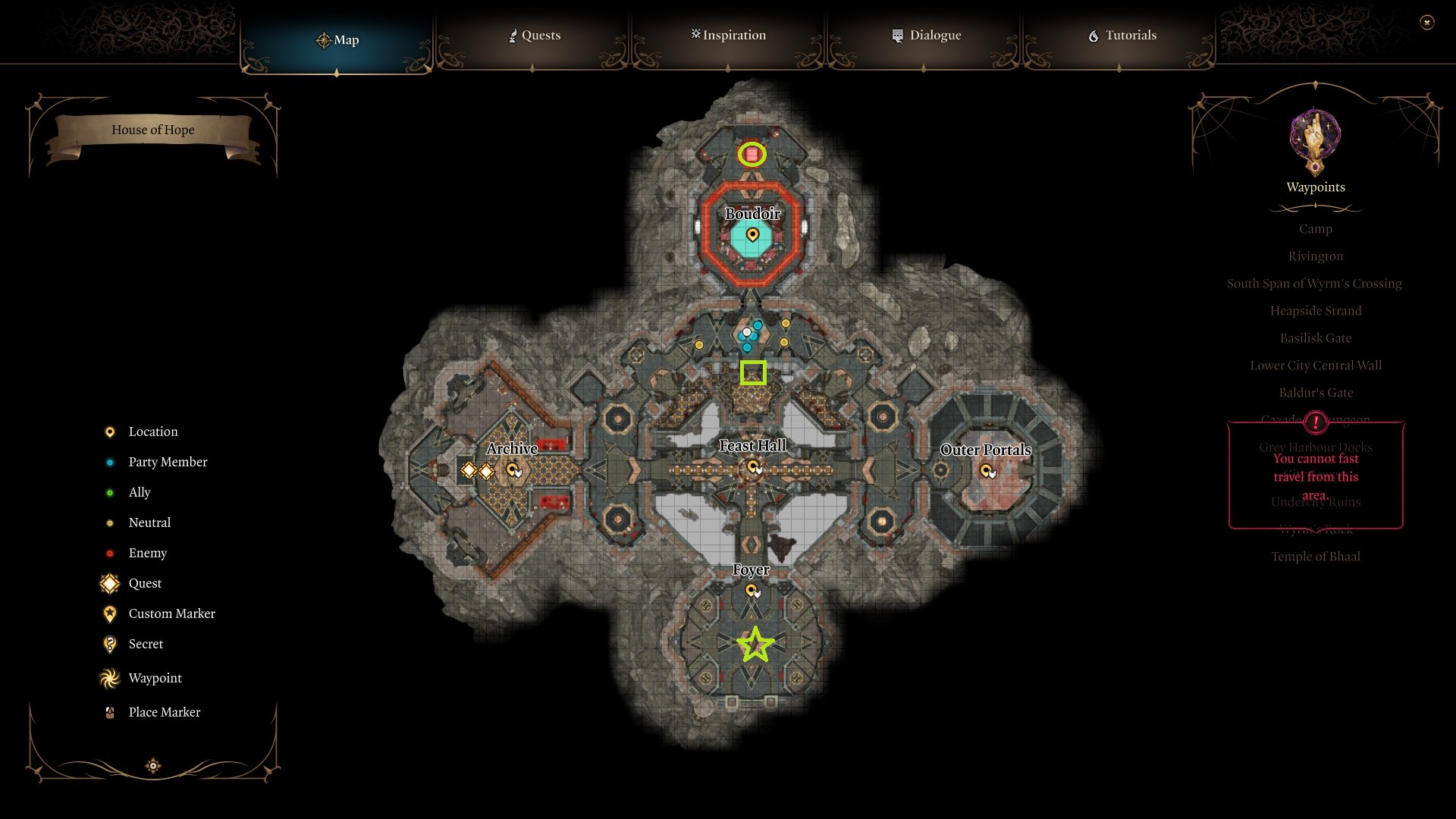The height and width of the screenshot is (819, 1456).
Task: Click the compass rose at bottom of legend
Action: pos(152,766)
